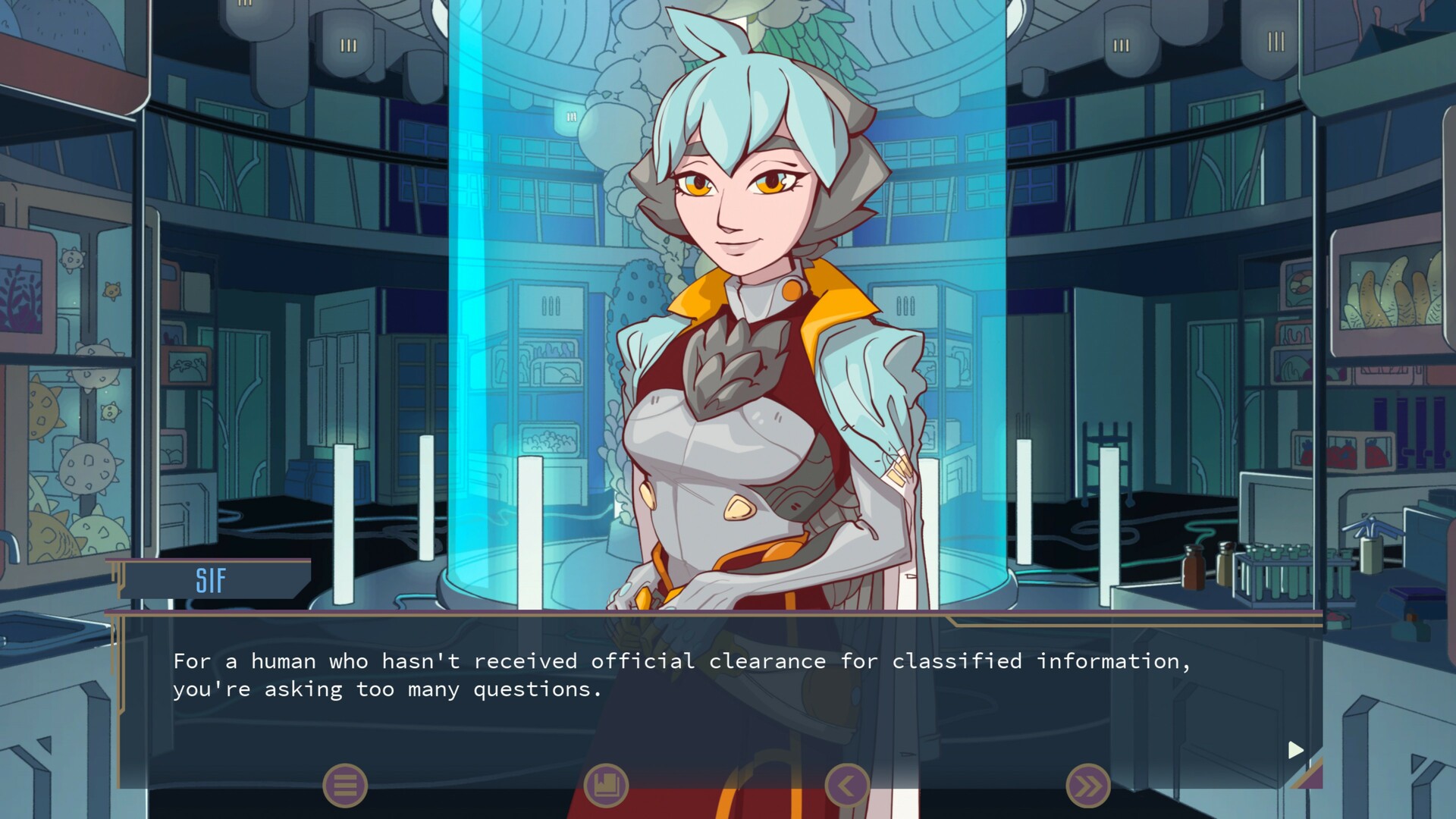Open the game menu with the hamburger icon
This screenshot has width=1456, height=819.
click(x=345, y=785)
